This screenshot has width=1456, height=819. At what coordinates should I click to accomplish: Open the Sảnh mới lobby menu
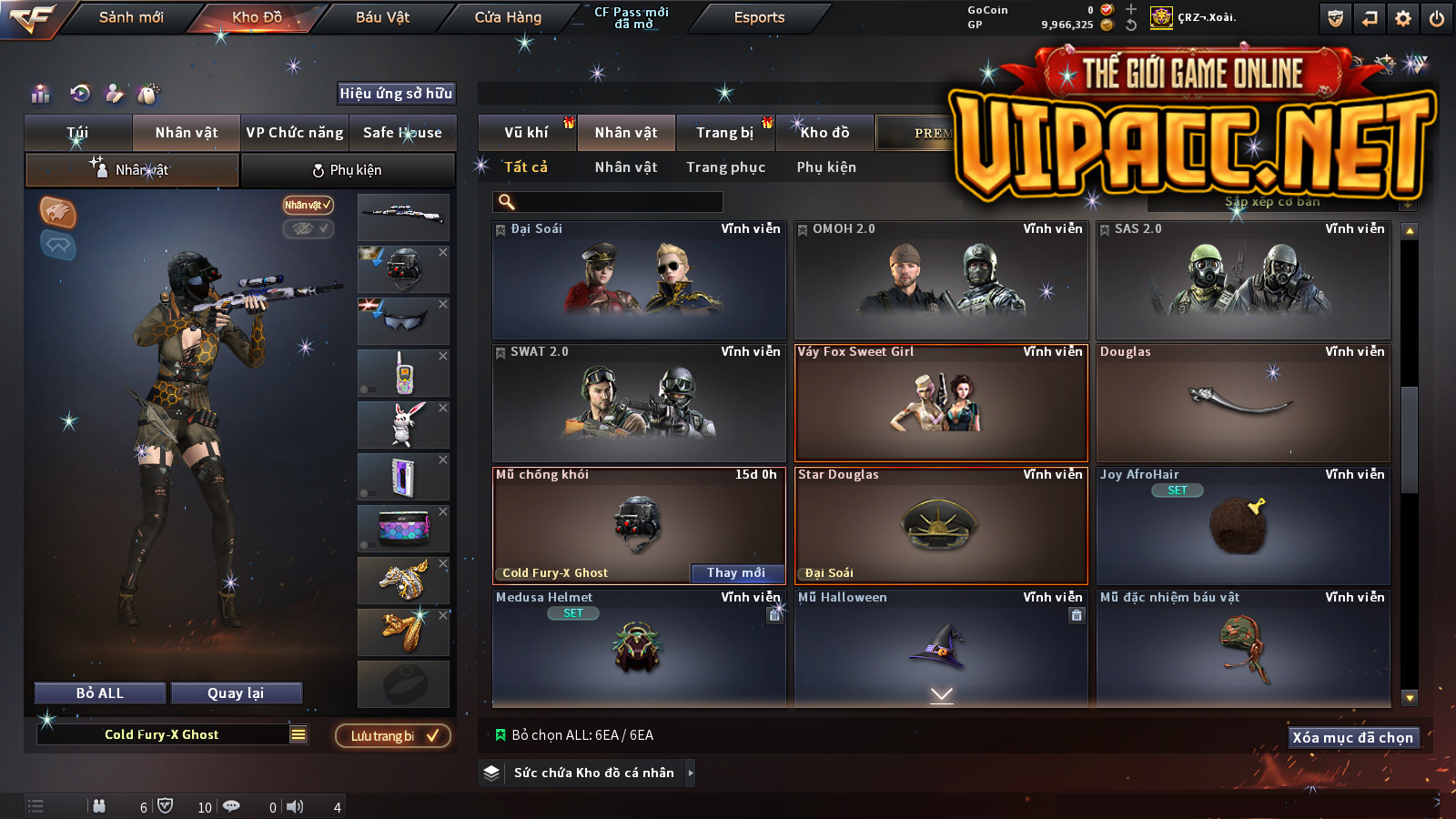click(131, 17)
